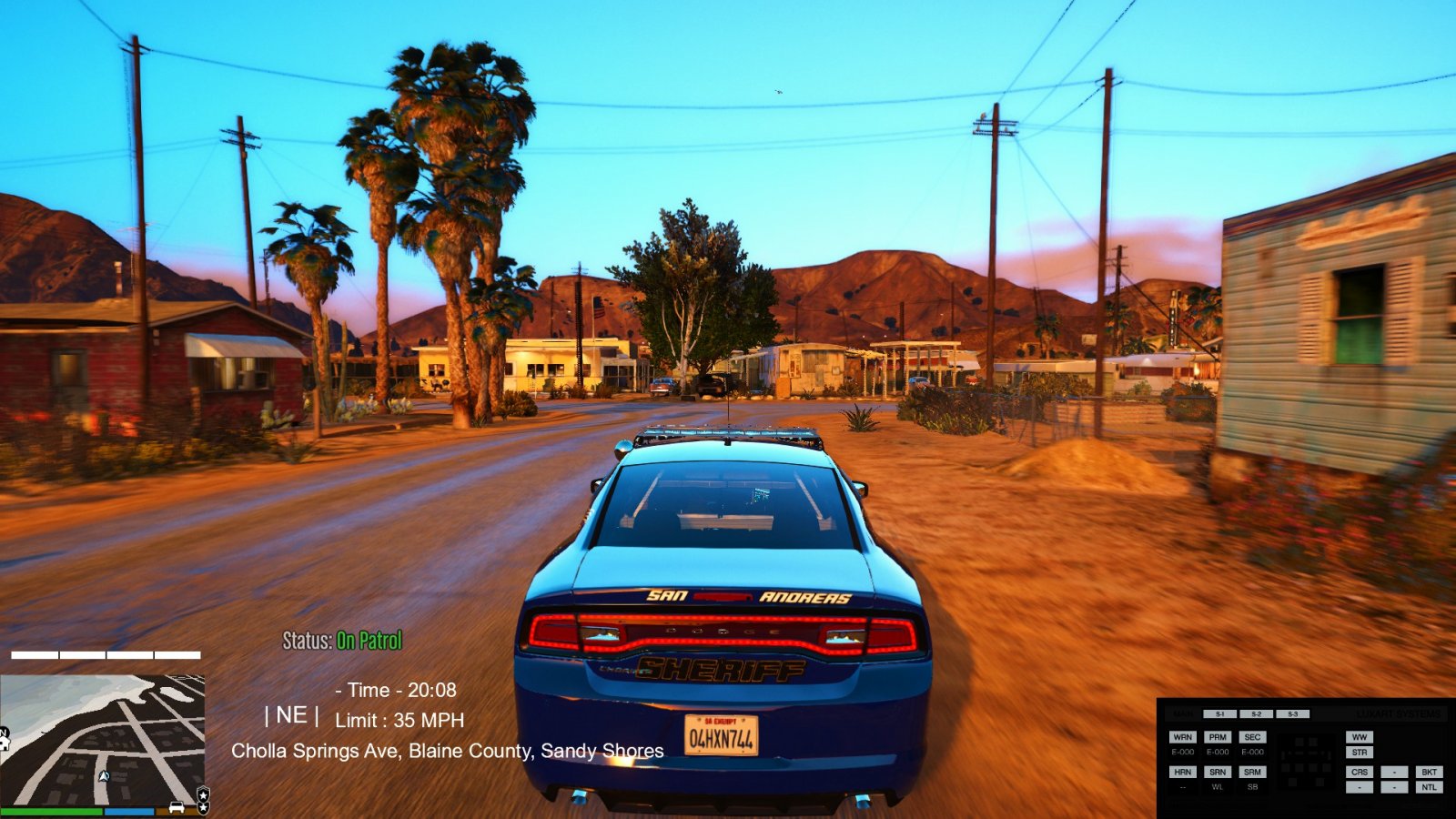Toggle the SEC secondary lights button
The image size is (1456, 819).
(1252, 737)
